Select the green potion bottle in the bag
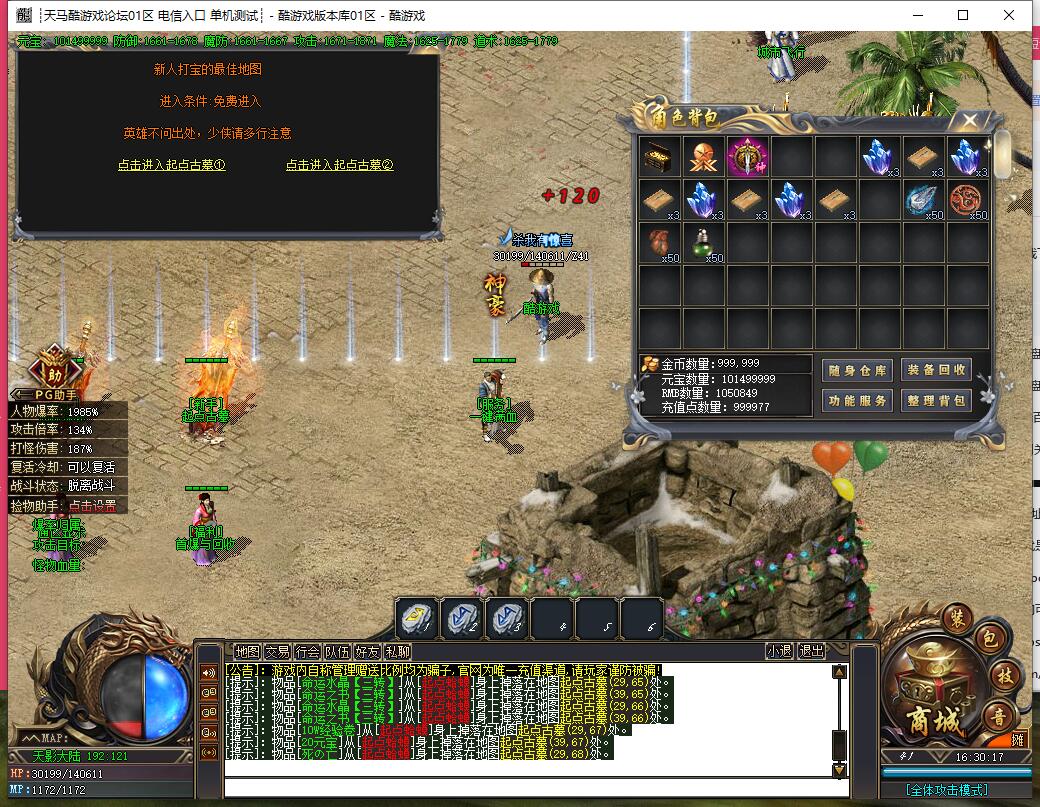Viewport: 1040px width, 807px height. point(704,243)
